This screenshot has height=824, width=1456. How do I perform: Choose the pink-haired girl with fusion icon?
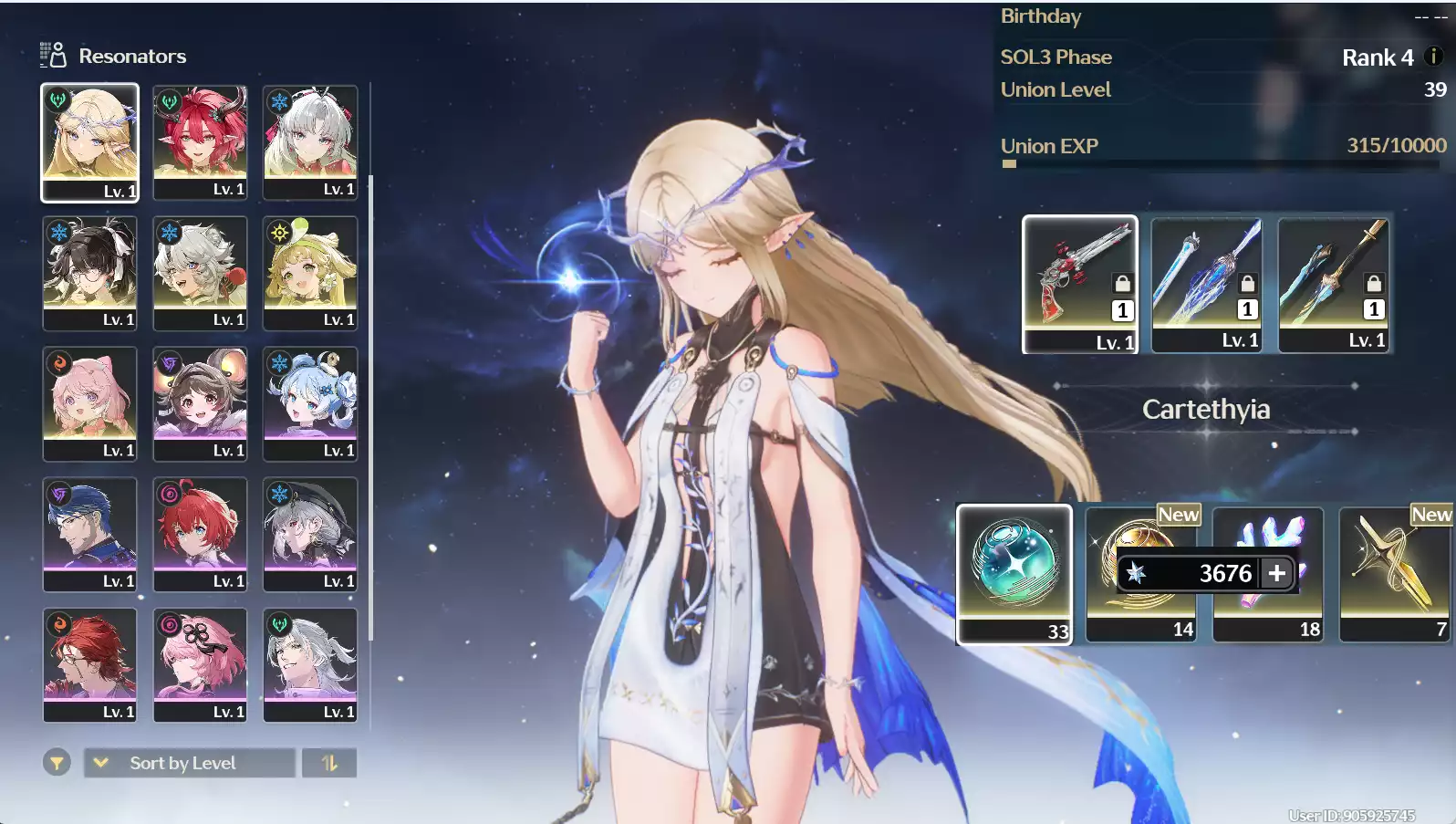tap(89, 402)
